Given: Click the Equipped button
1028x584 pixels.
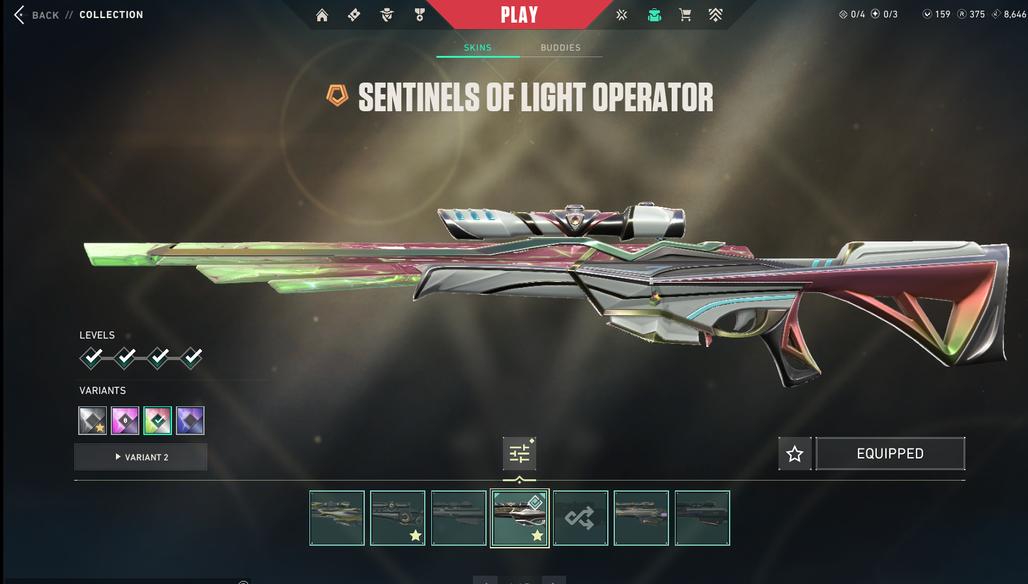Looking at the screenshot, I should (x=890, y=454).
